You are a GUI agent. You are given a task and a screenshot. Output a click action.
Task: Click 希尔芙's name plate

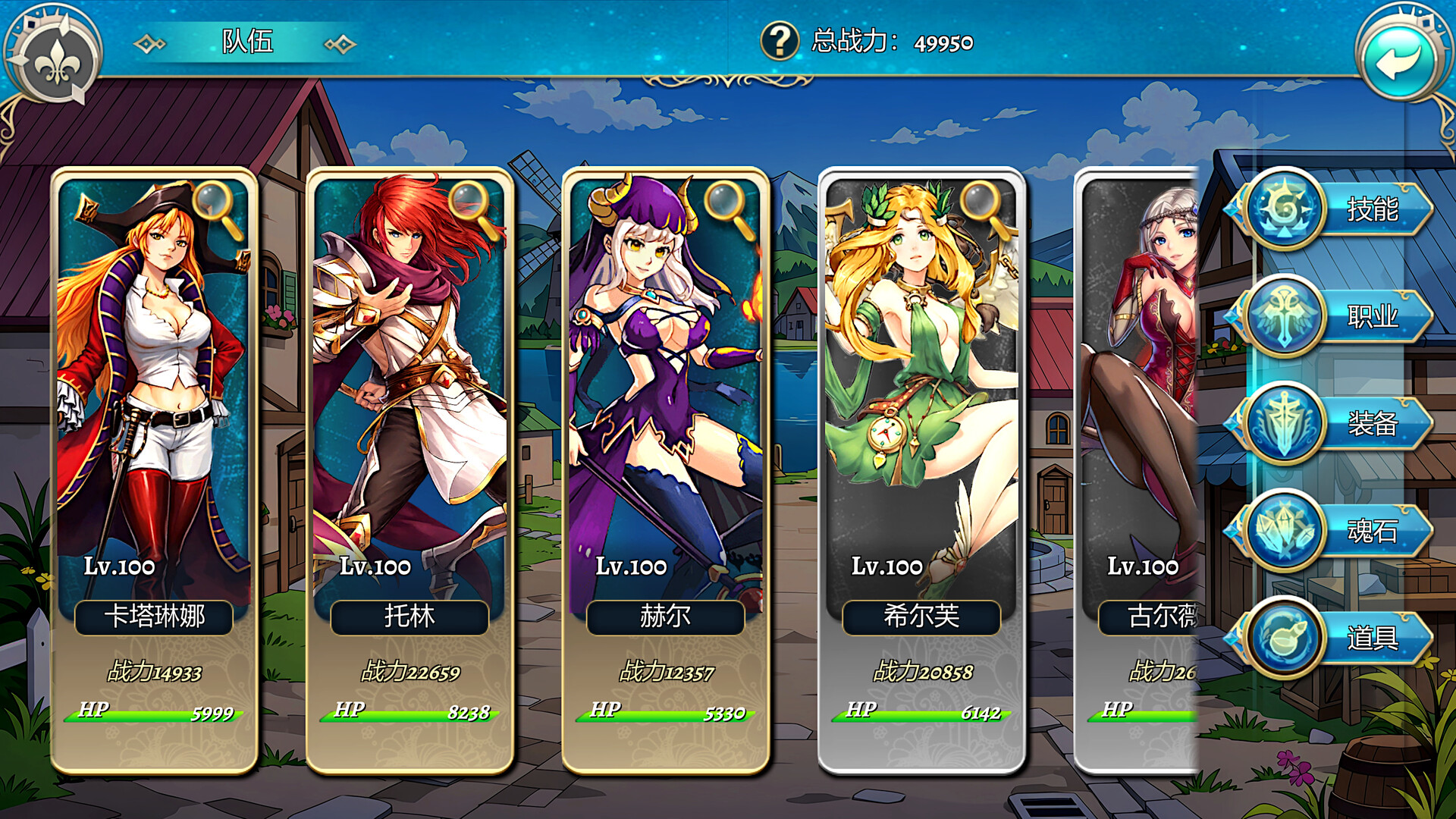[923, 617]
